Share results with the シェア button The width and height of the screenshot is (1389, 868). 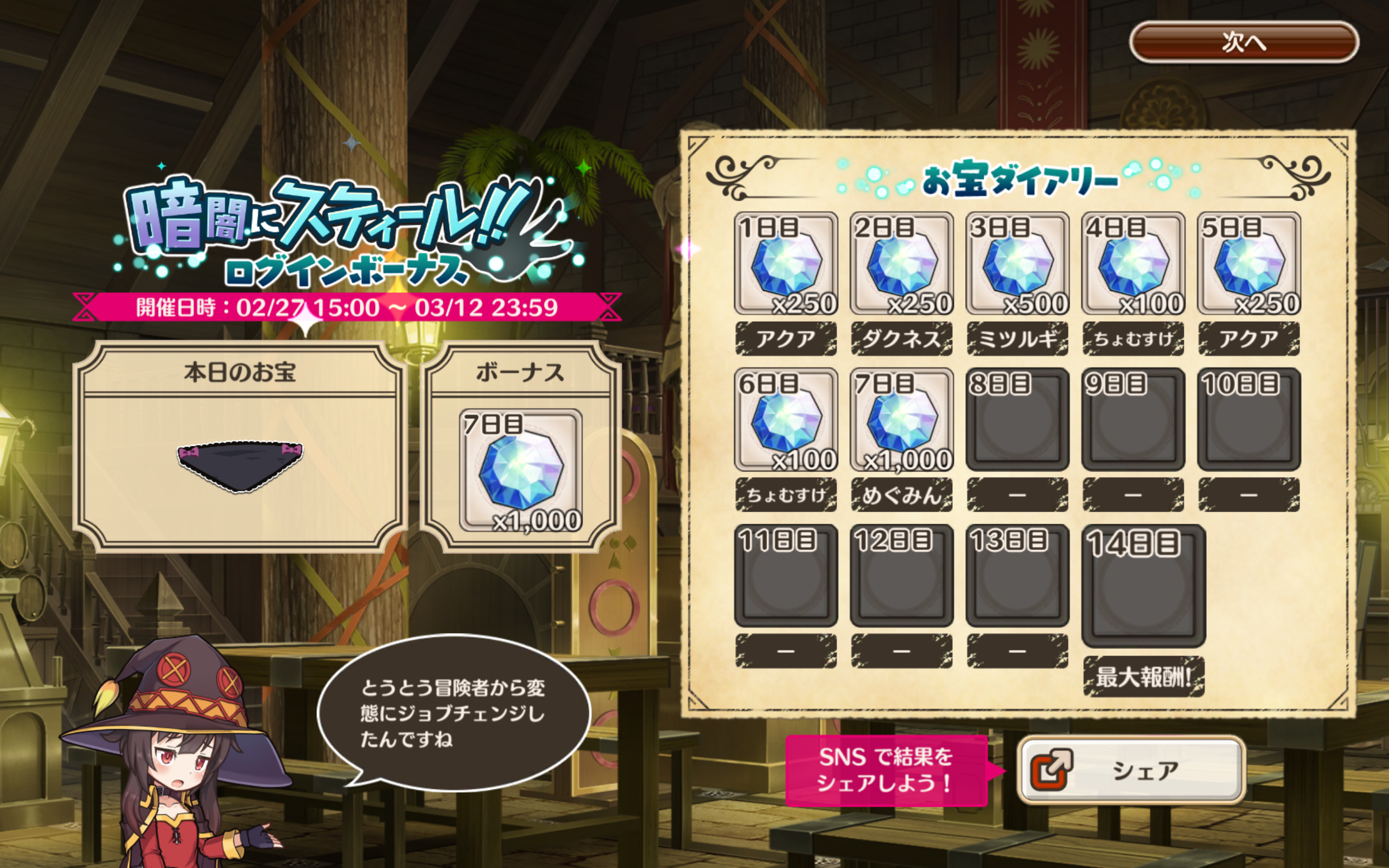(x=1131, y=769)
